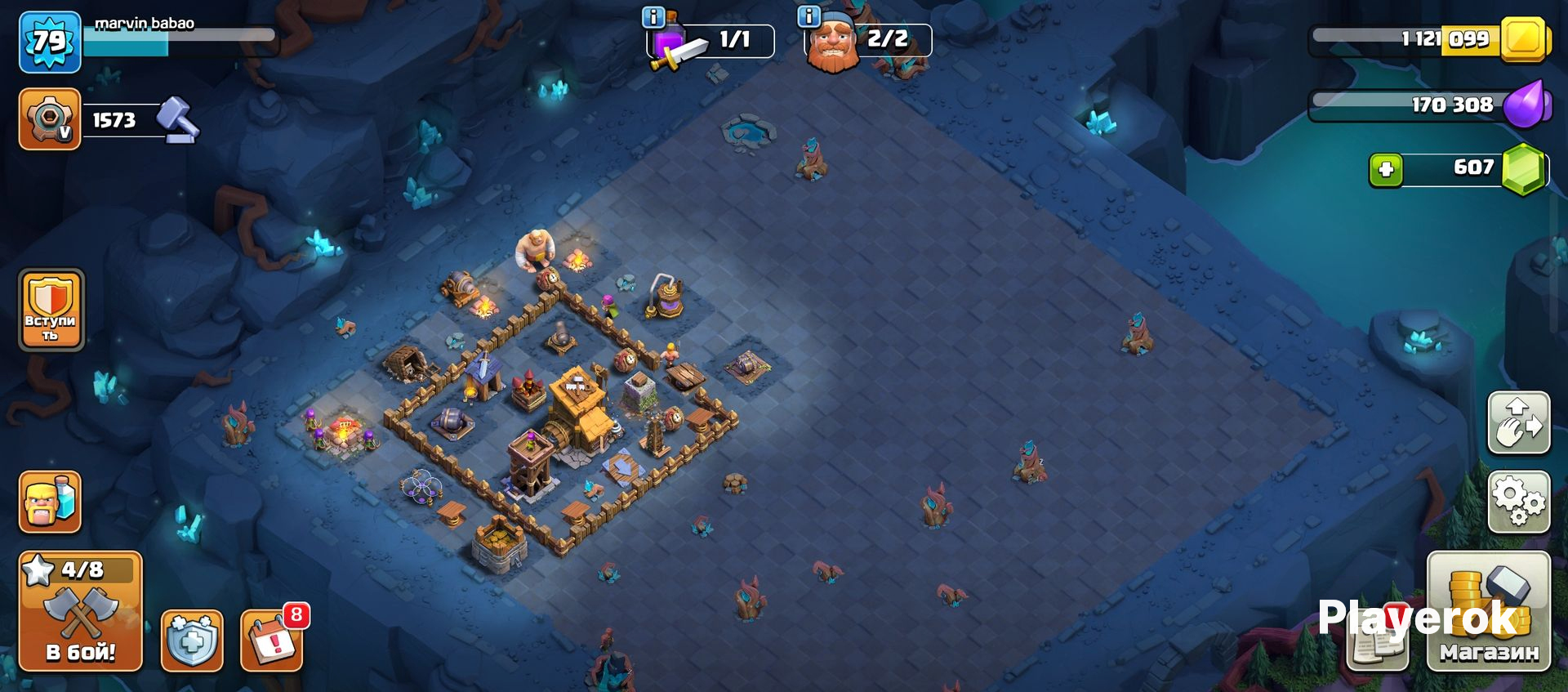Open the shield protection button
The width and height of the screenshot is (1568, 692).
(x=192, y=640)
